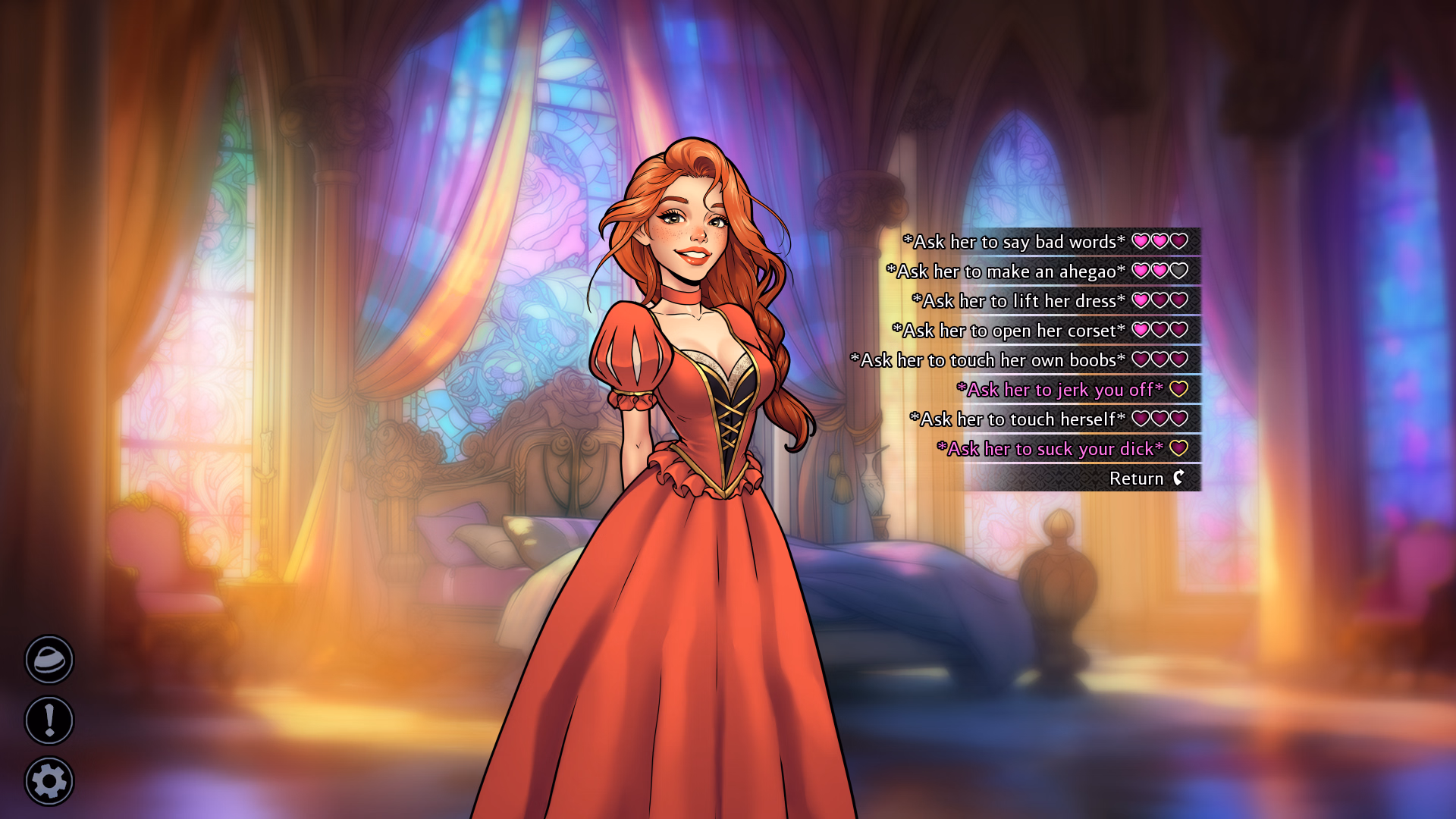Select *Ask her to touch herself*
This screenshot has width=1456, height=819.
coord(1016,419)
